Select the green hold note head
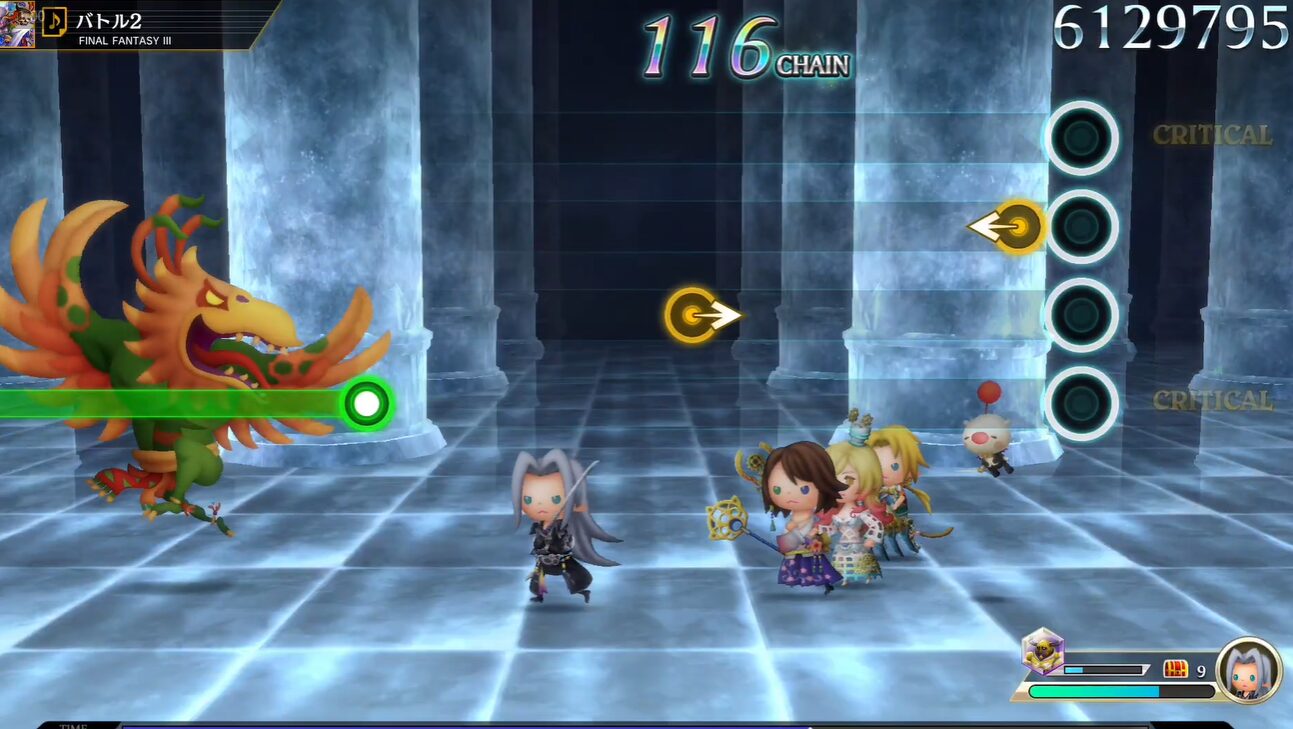Viewport: 1293px width, 729px height. point(367,404)
